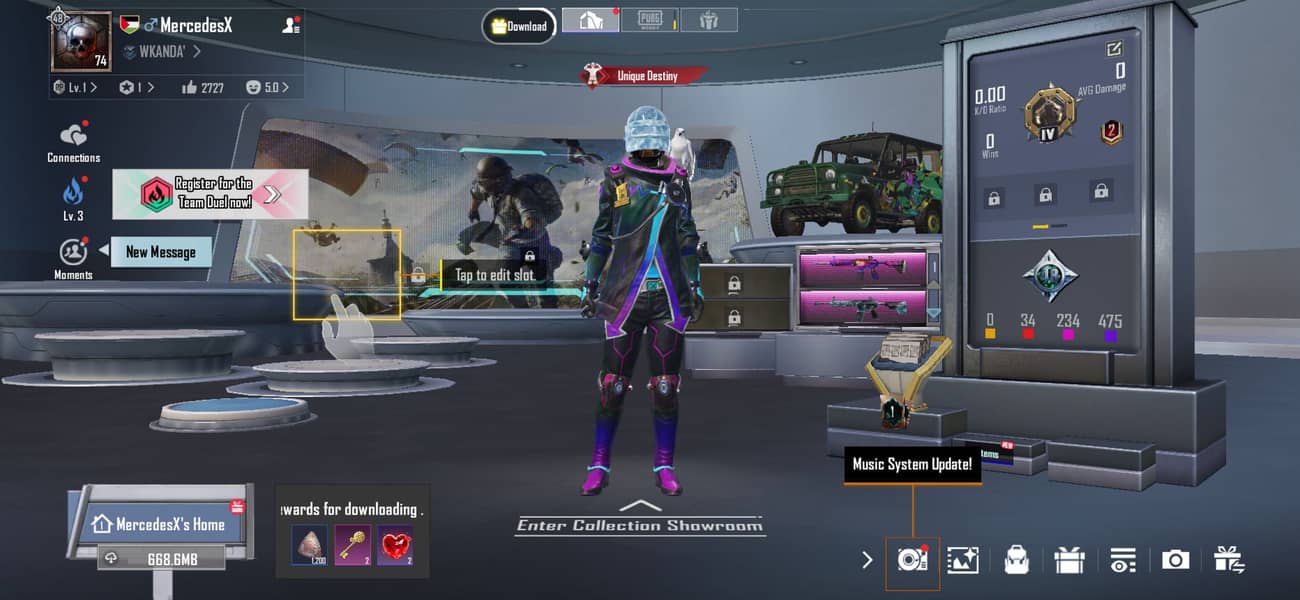This screenshot has width=1300, height=600.
Task: Open the gift box icon
Action: pyautogui.click(x=1069, y=560)
